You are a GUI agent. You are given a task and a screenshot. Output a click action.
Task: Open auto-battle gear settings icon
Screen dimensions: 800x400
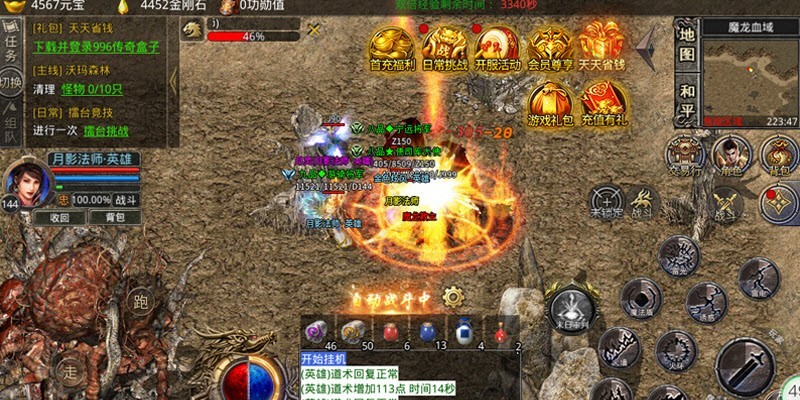[453, 296]
